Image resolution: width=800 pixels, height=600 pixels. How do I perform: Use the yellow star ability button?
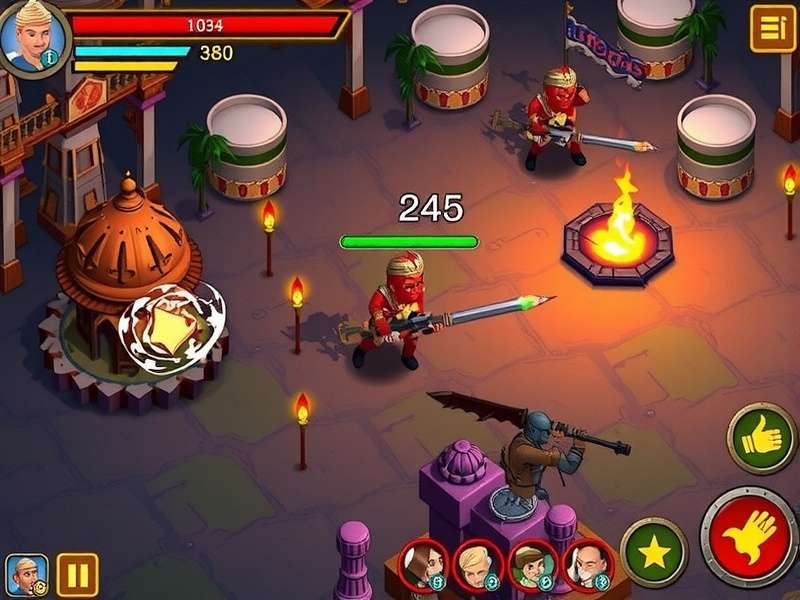pyautogui.click(x=654, y=553)
